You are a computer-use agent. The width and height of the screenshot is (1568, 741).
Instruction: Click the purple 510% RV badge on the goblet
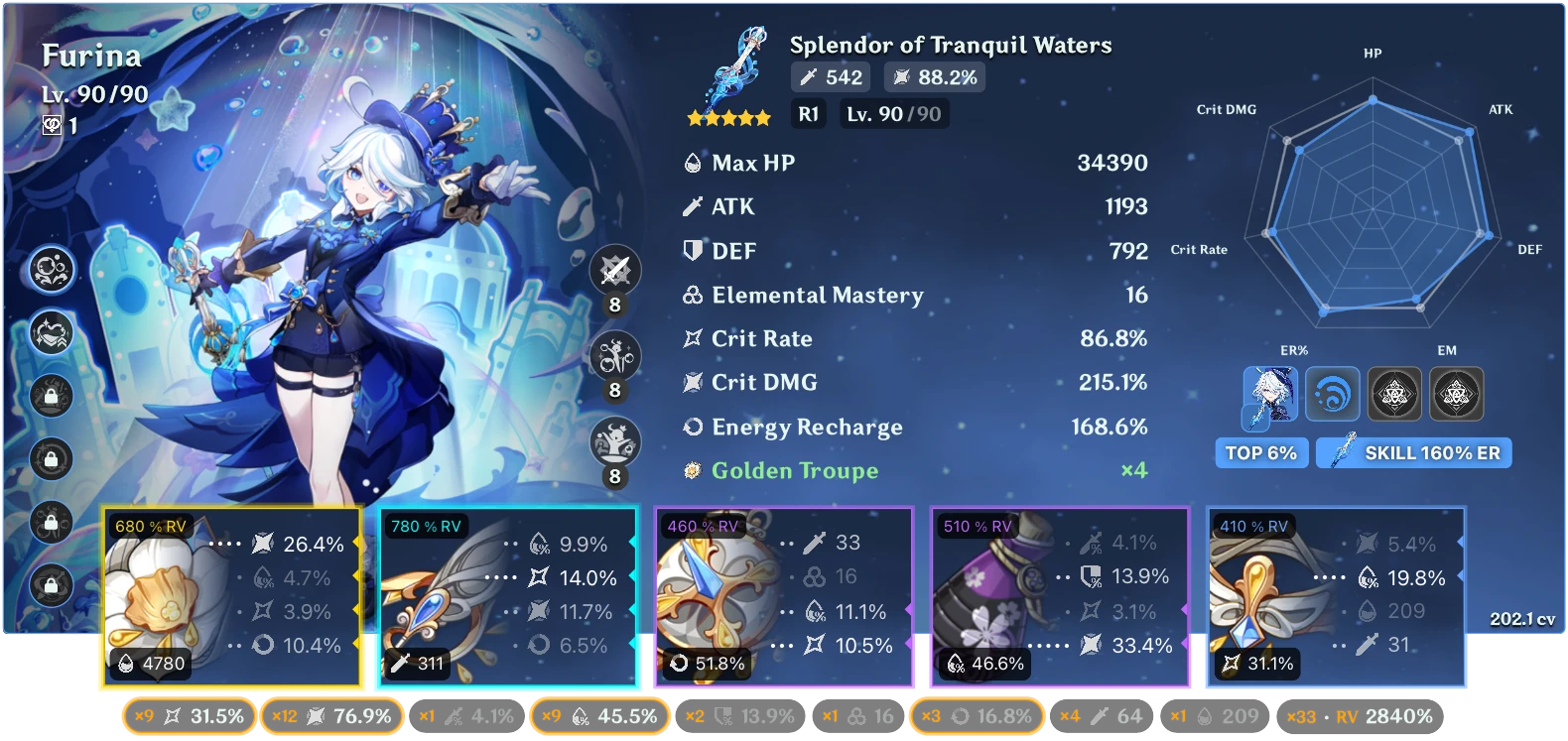point(976,527)
